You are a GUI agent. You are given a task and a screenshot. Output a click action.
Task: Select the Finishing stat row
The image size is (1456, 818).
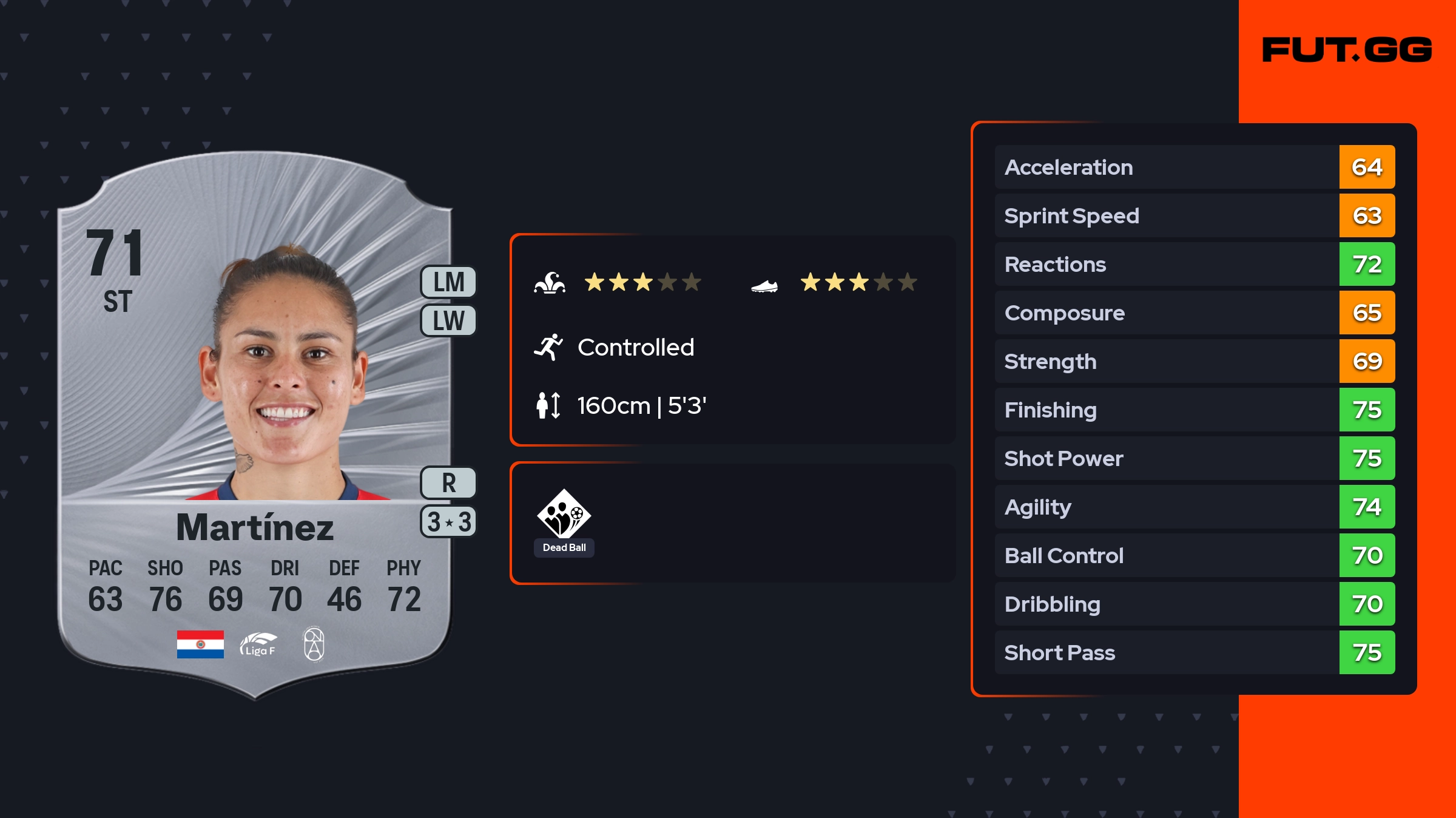(1194, 410)
